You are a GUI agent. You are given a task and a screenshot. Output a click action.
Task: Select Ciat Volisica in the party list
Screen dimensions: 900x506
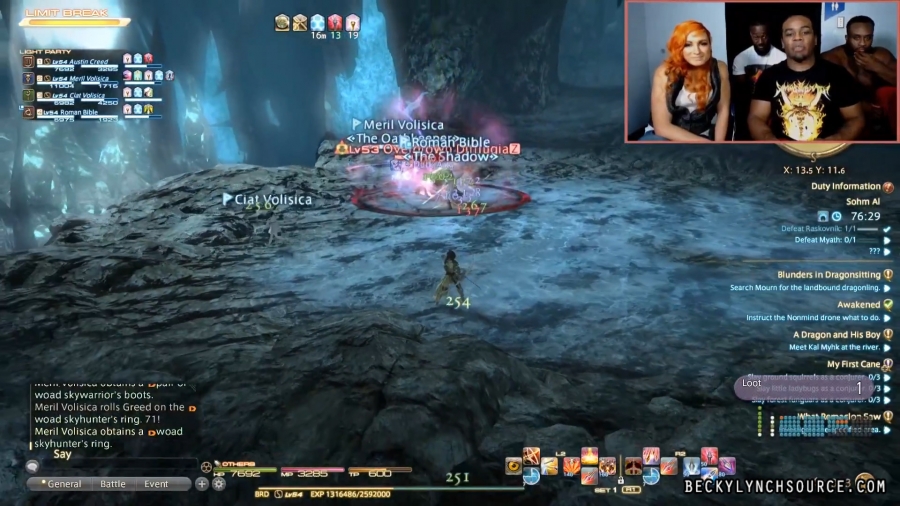(x=82, y=95)
